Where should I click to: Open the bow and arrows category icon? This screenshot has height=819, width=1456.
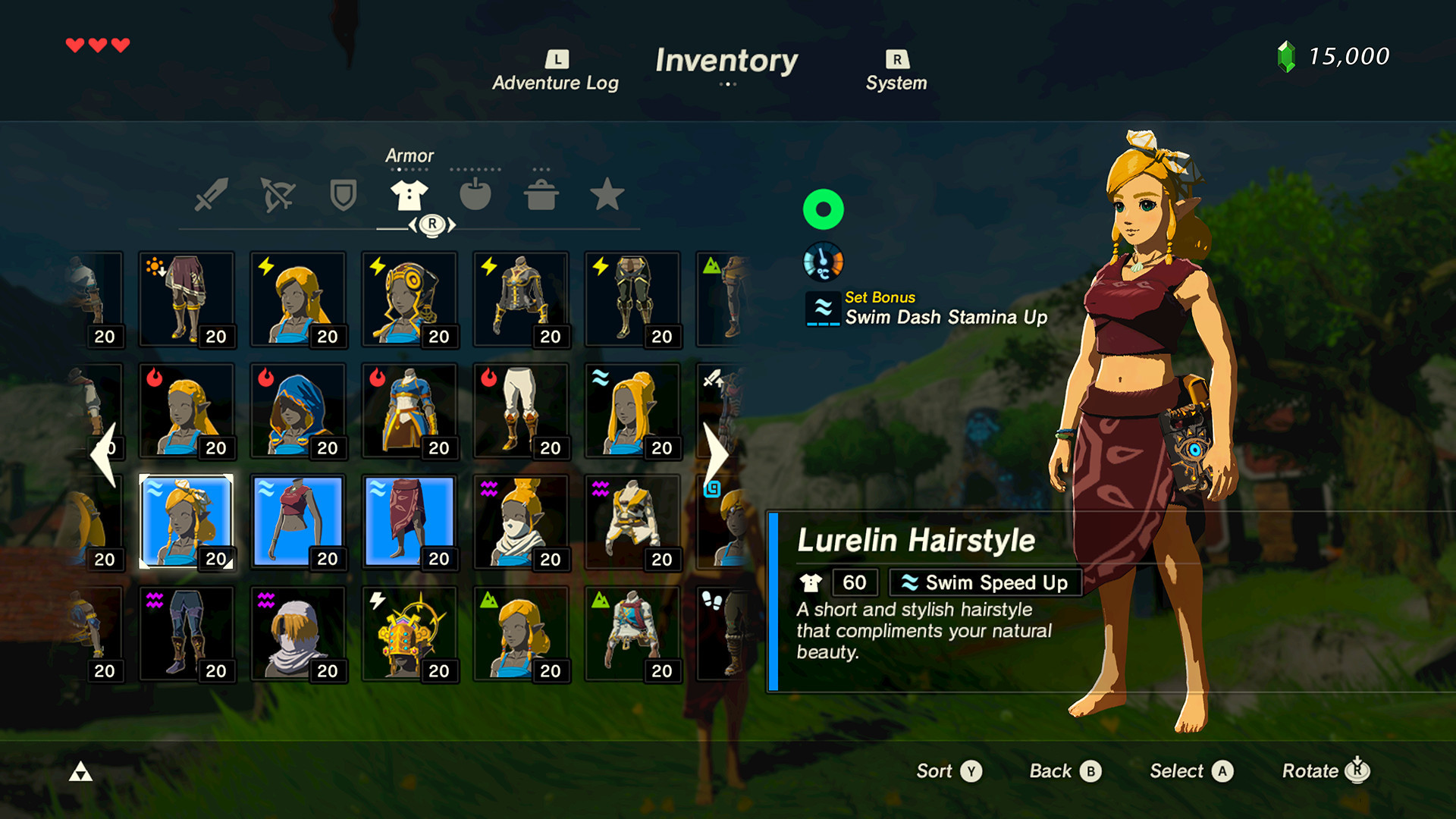(x=277, y=196)
